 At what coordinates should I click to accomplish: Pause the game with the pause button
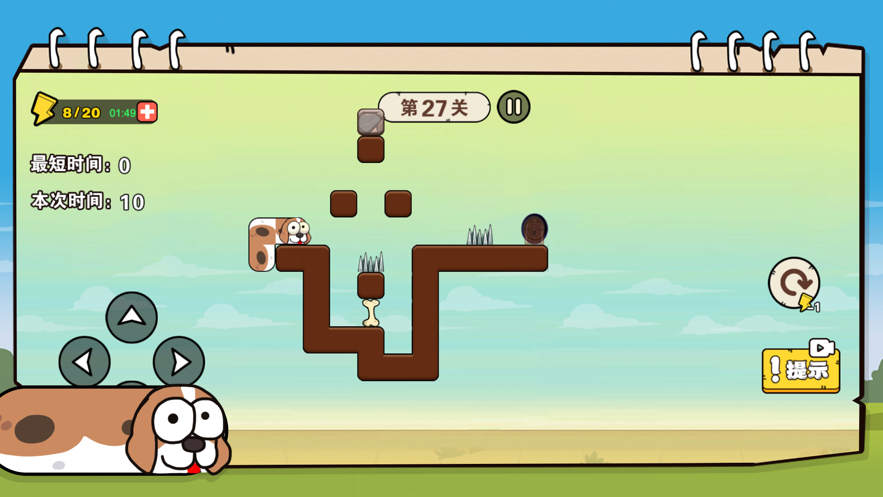(x=513, y=107)
